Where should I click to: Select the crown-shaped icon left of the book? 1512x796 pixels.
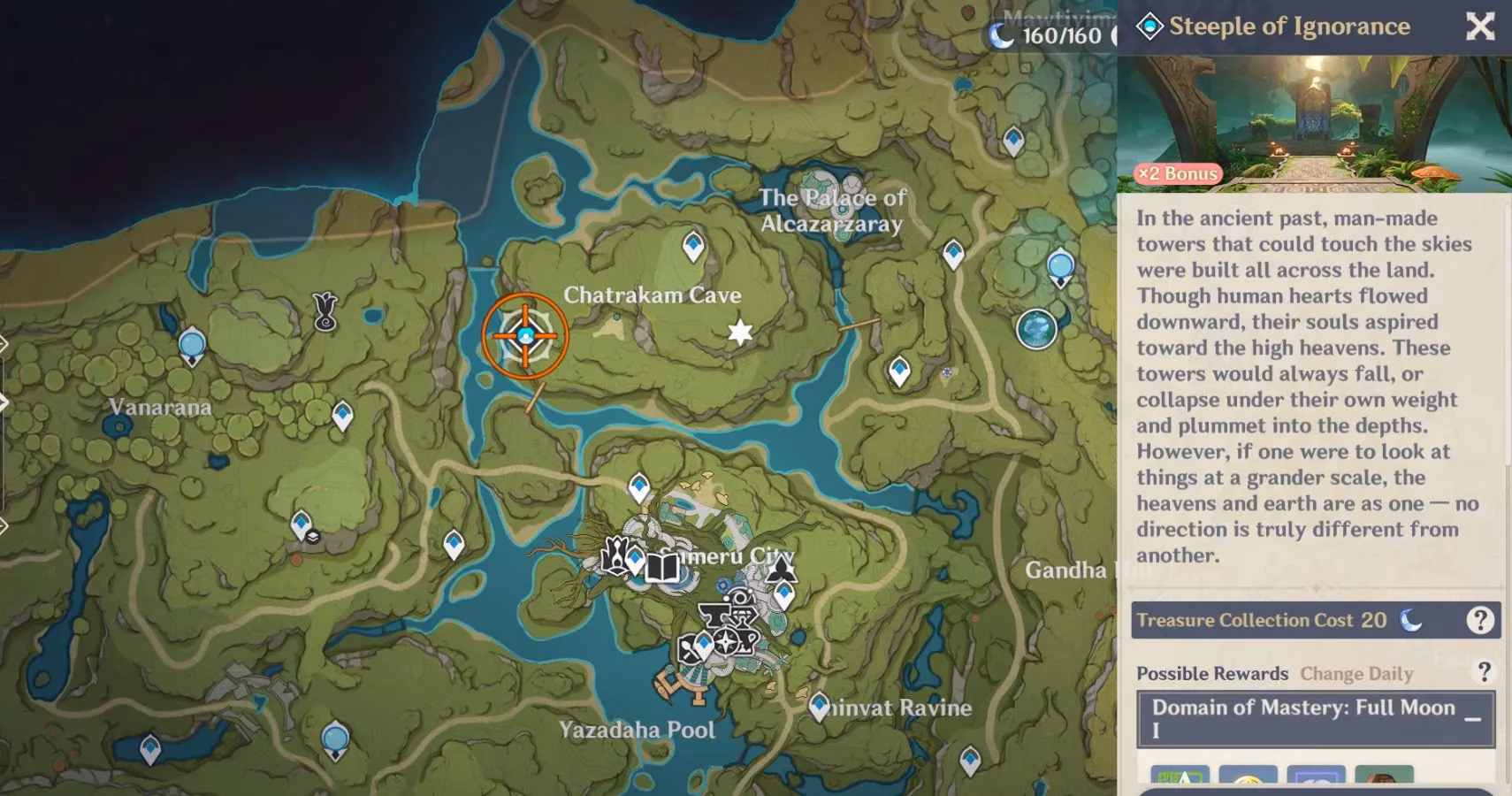point(614,555)
